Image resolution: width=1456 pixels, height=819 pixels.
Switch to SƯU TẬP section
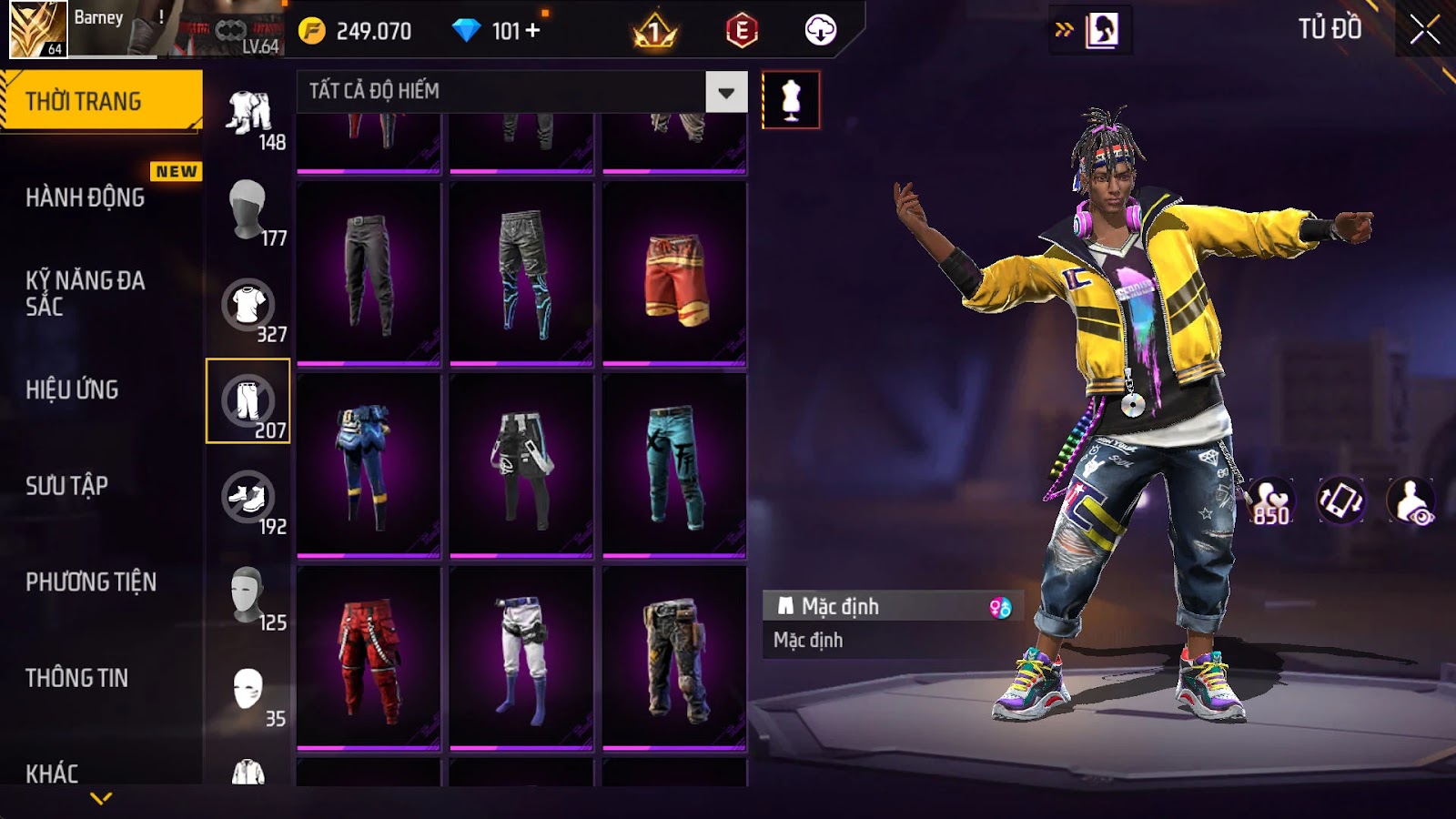66,486
